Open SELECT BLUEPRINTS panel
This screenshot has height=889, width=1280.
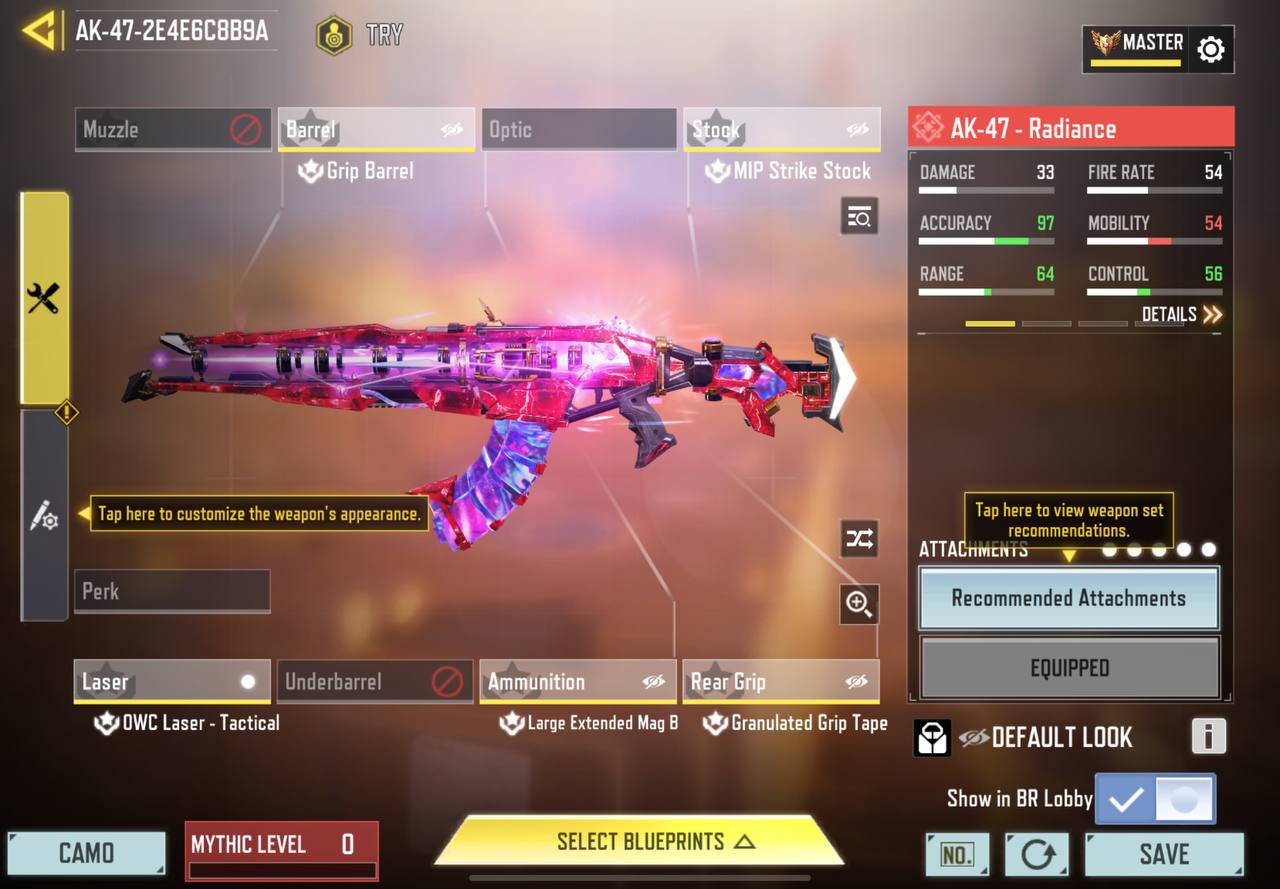click(640, 842)
